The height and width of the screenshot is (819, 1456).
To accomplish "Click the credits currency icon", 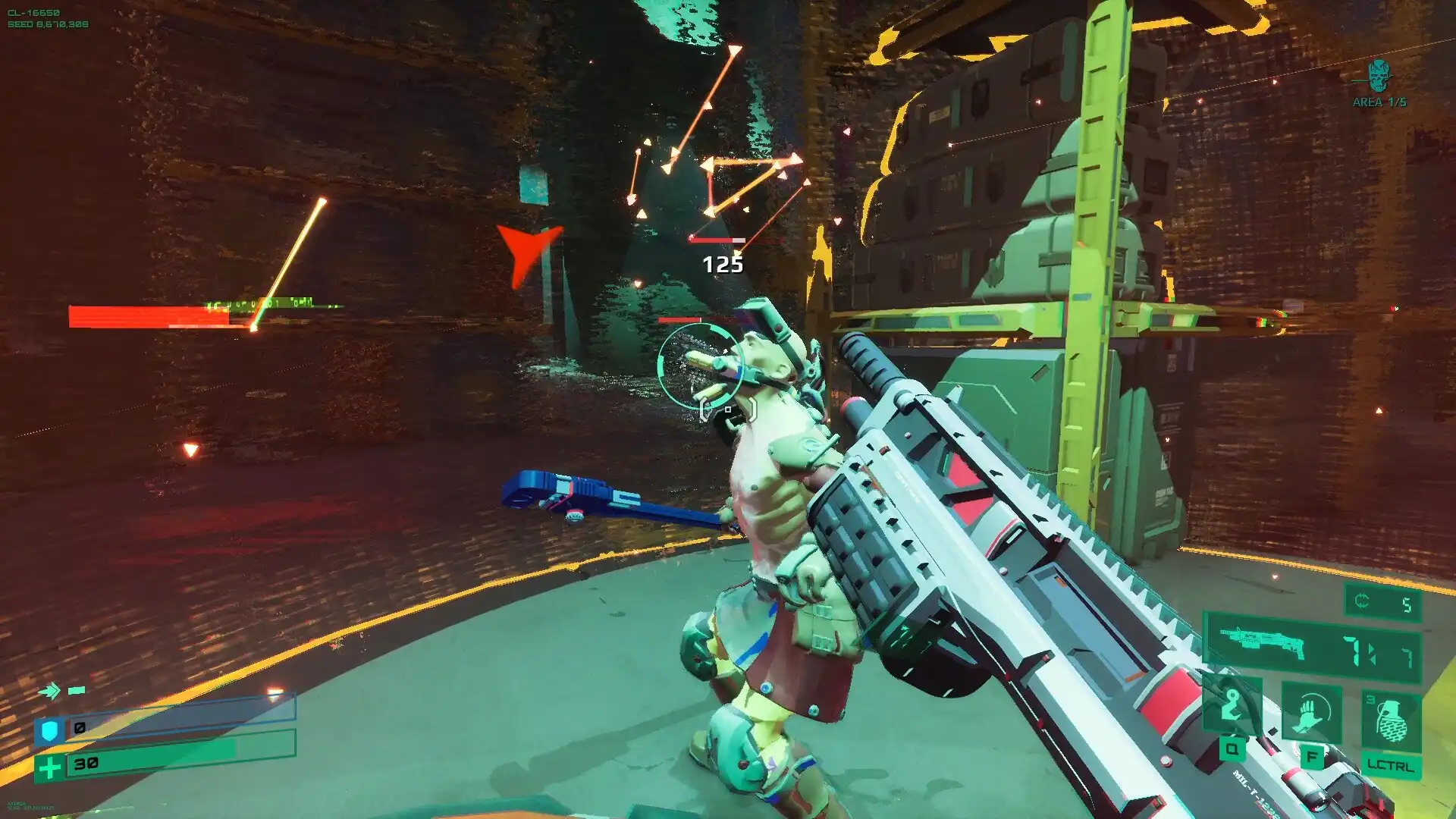I will pos(1362,603).
